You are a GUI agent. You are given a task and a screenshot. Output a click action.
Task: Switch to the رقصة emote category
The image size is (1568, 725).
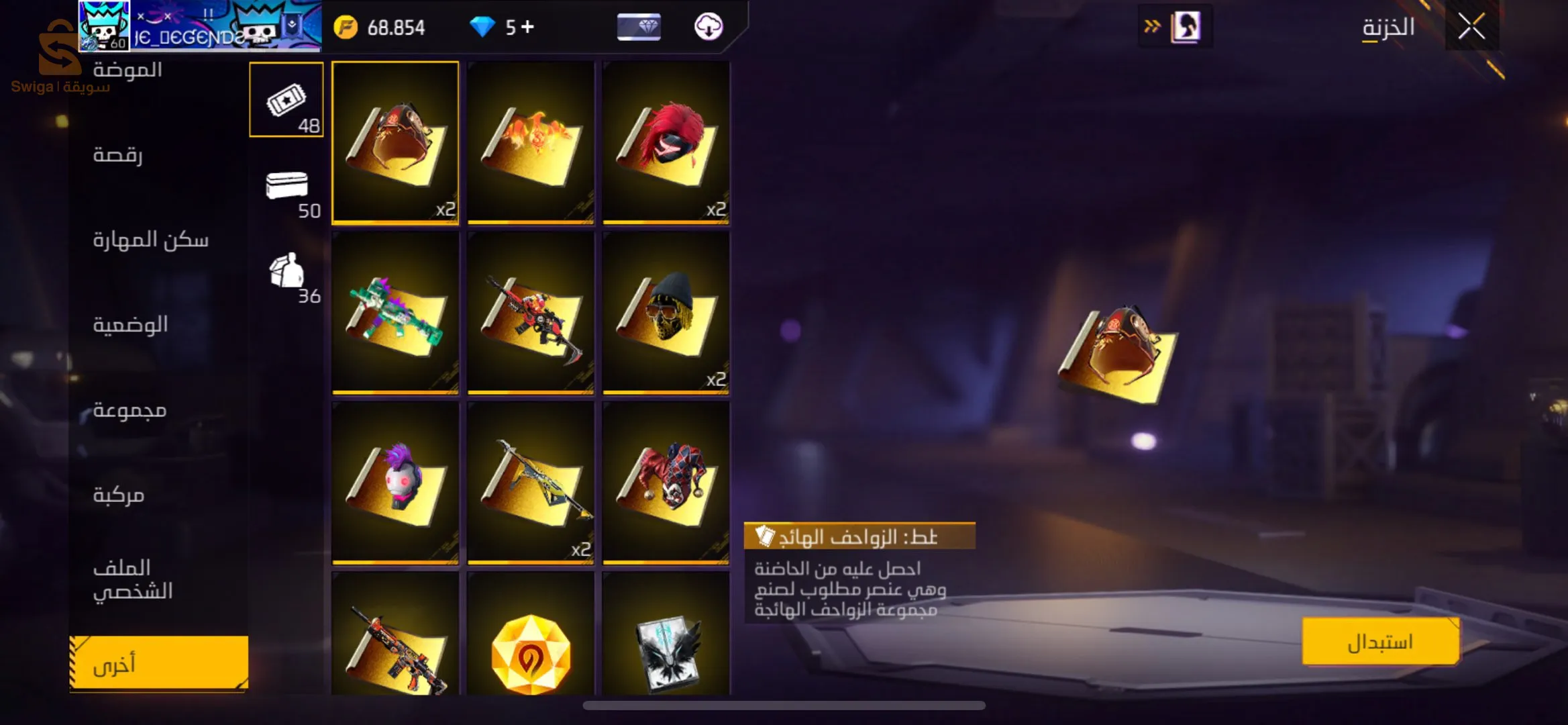117,155
